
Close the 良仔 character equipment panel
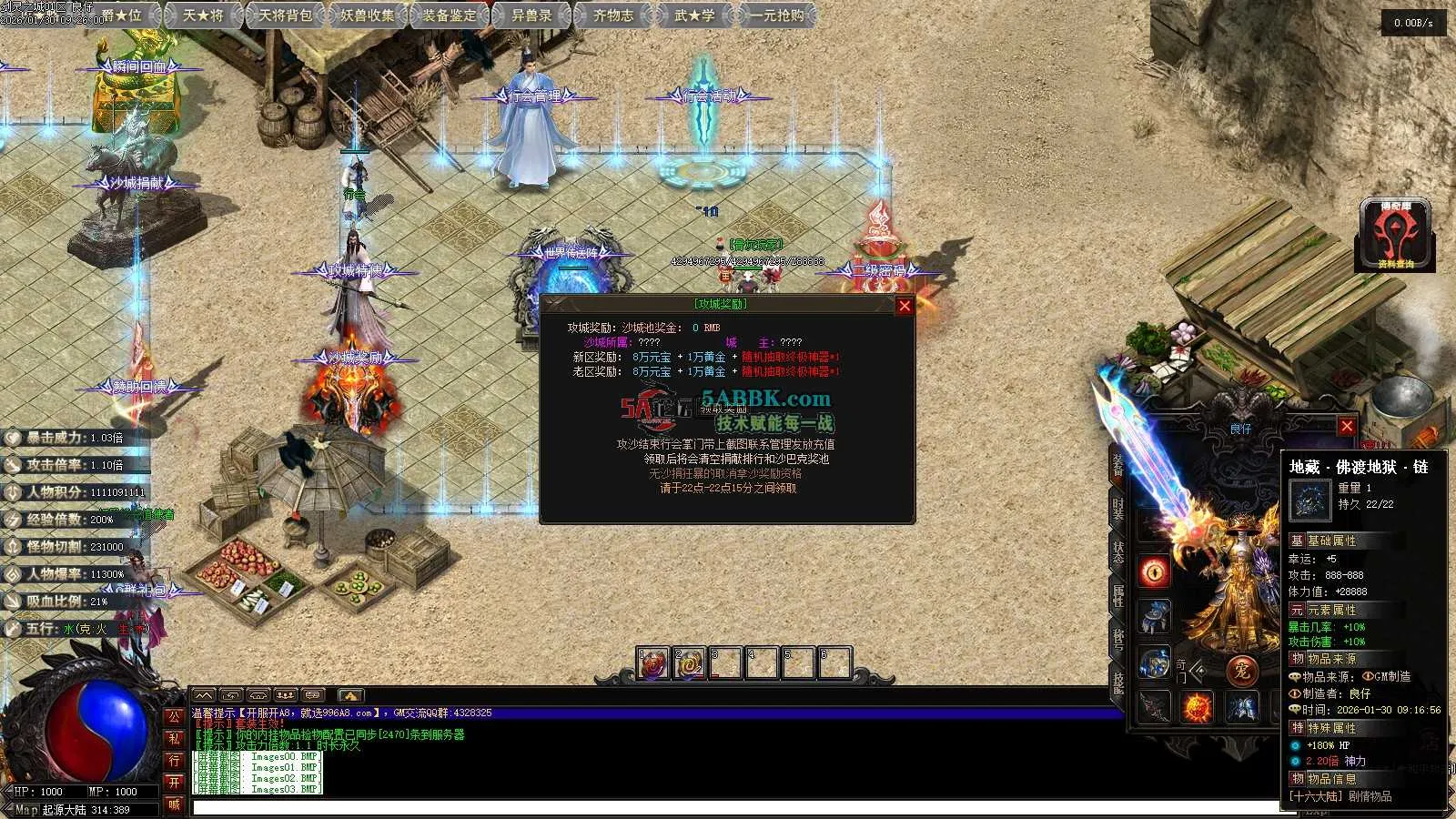click(1347, 426)
